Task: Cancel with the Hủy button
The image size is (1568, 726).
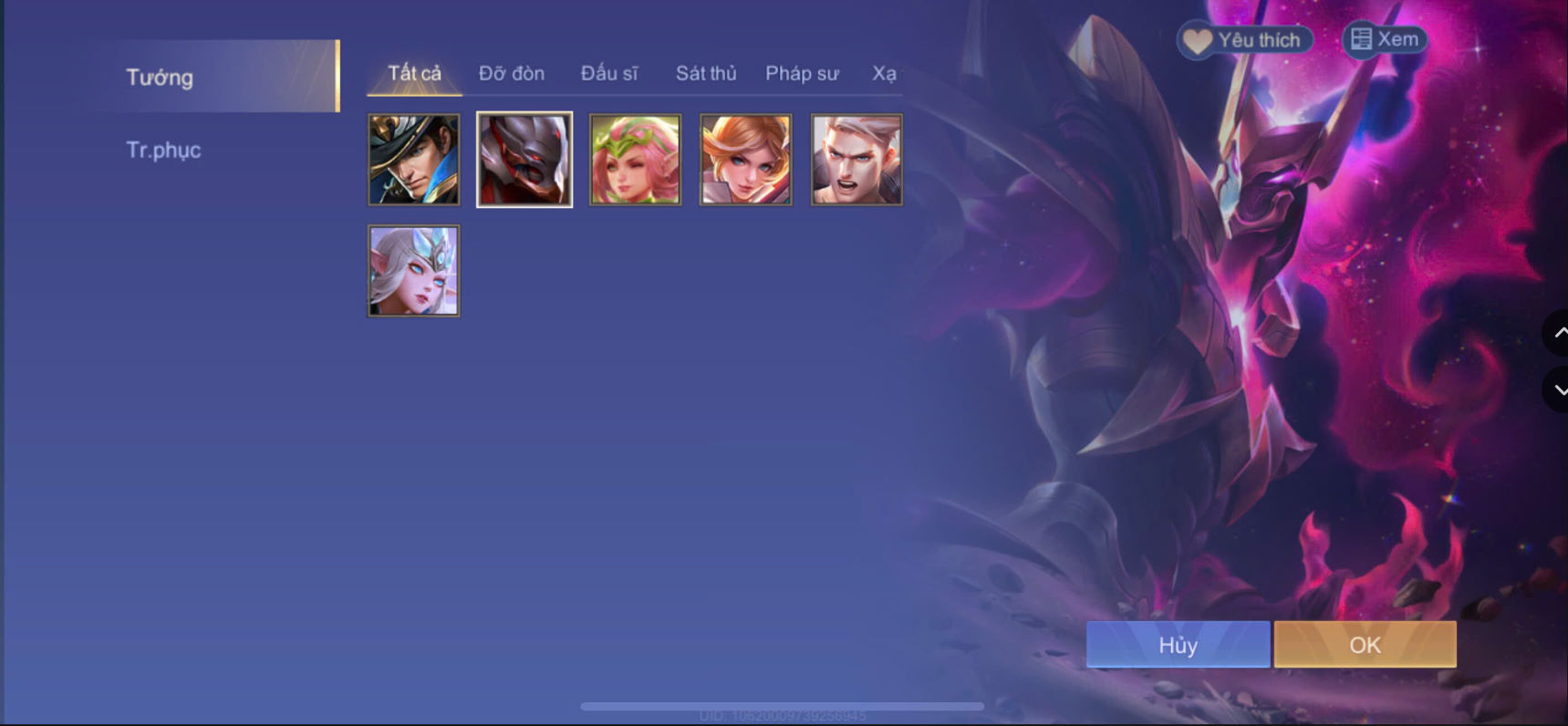Action: coord(1177,644)
